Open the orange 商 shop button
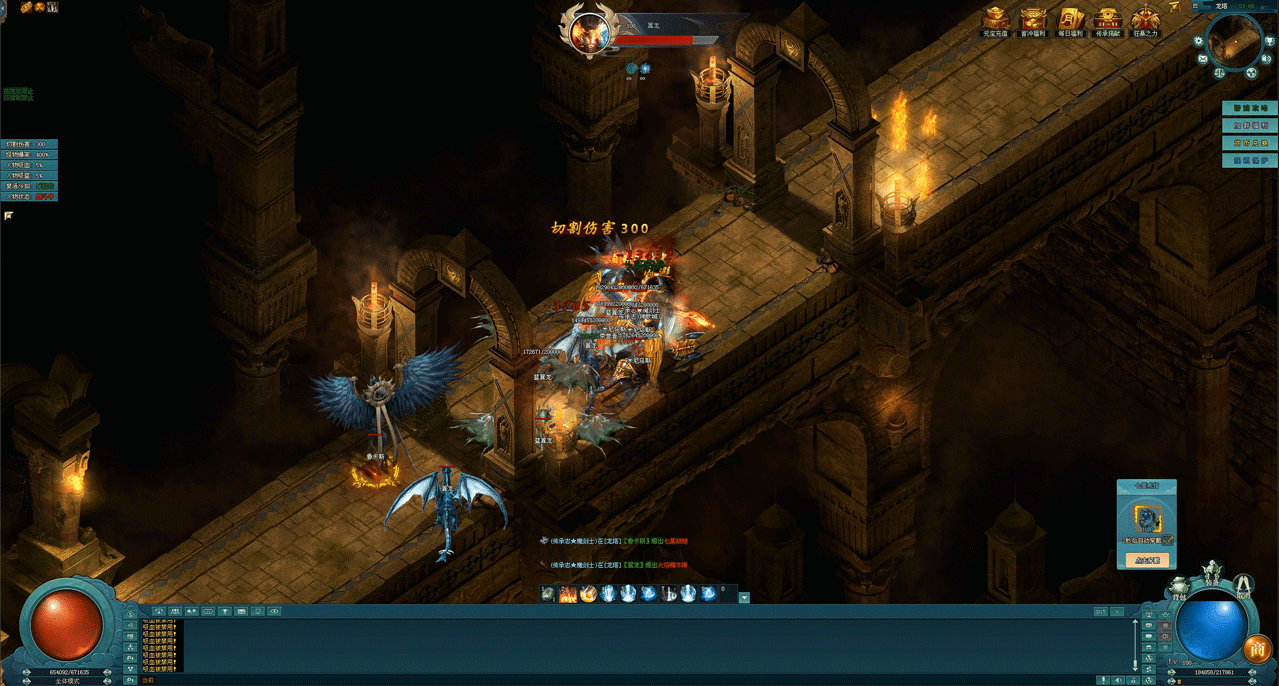Image resolution: width=1279 pixels, height=686 pixels. coord(1257,649)
